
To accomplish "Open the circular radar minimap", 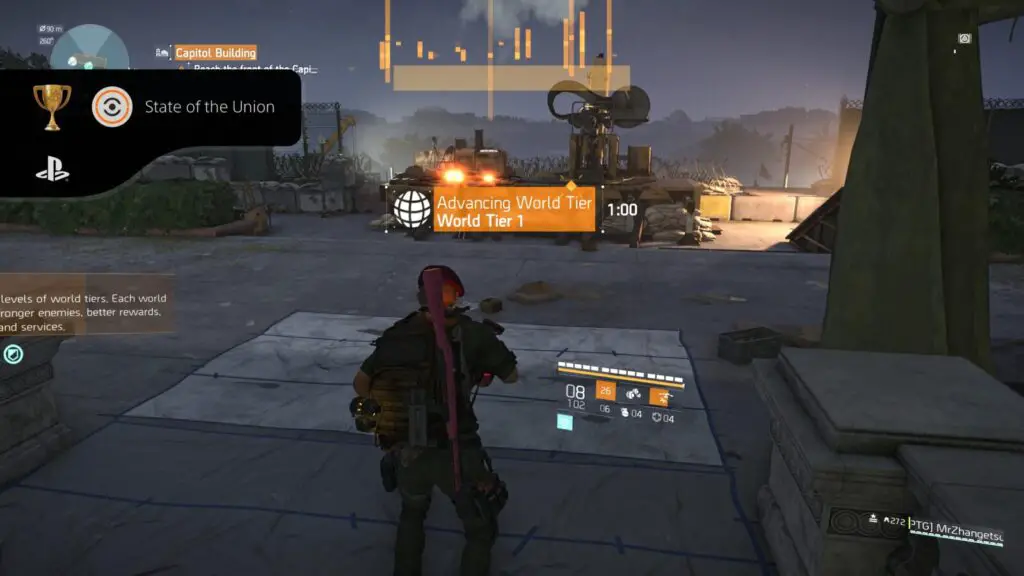I will [90, 50].
